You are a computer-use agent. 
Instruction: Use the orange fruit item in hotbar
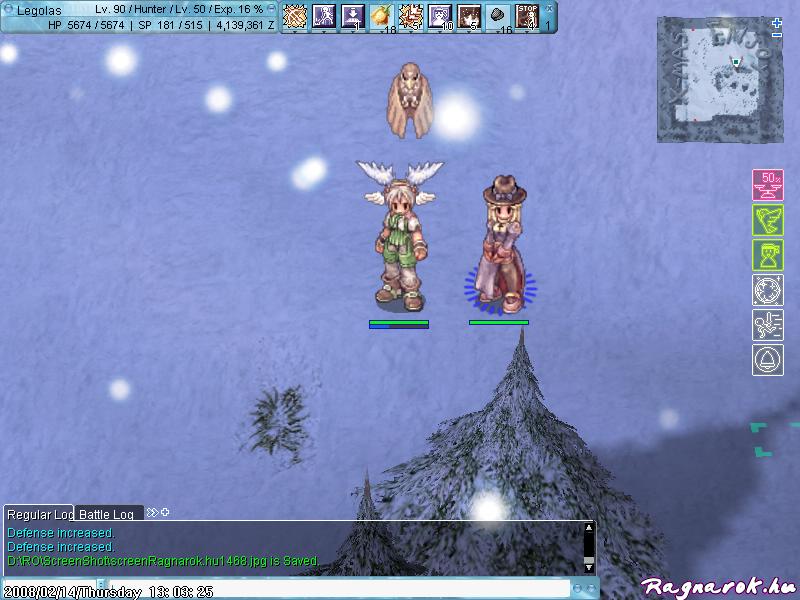(x=381, y=15)
